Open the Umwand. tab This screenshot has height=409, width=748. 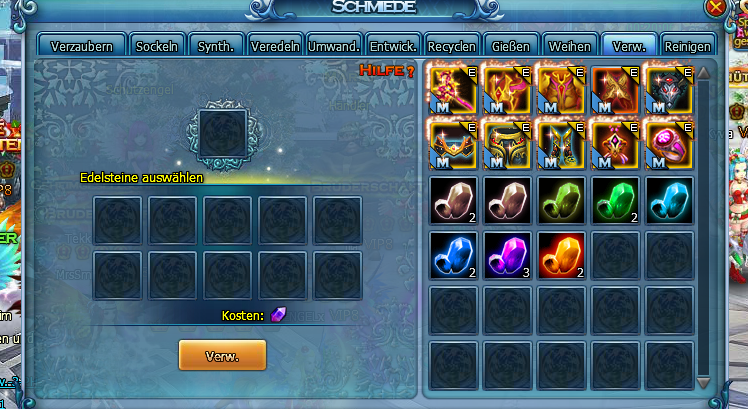pyautogui.click(x=334, y=46)
